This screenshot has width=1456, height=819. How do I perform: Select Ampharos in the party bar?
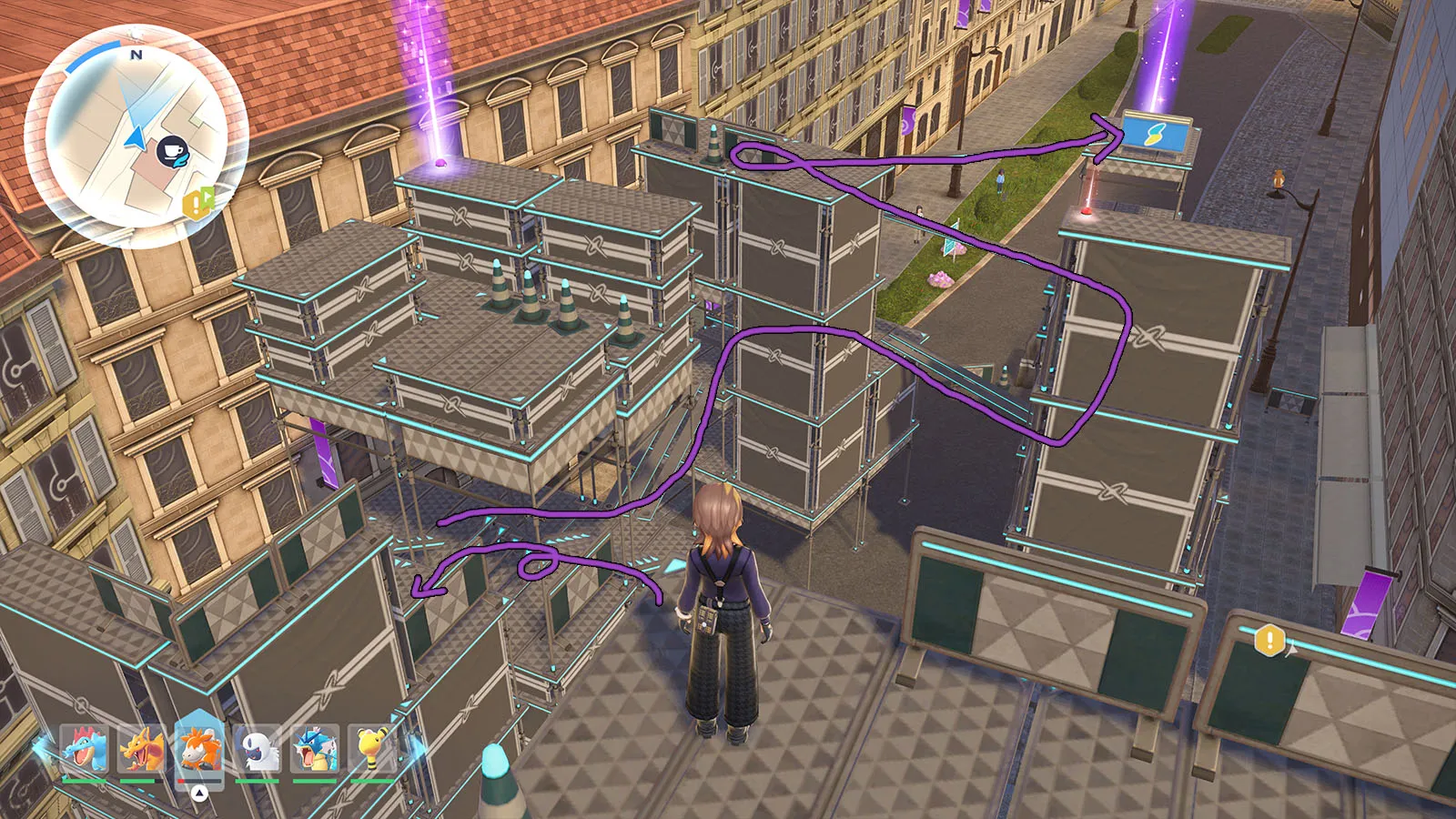[373, 751]
